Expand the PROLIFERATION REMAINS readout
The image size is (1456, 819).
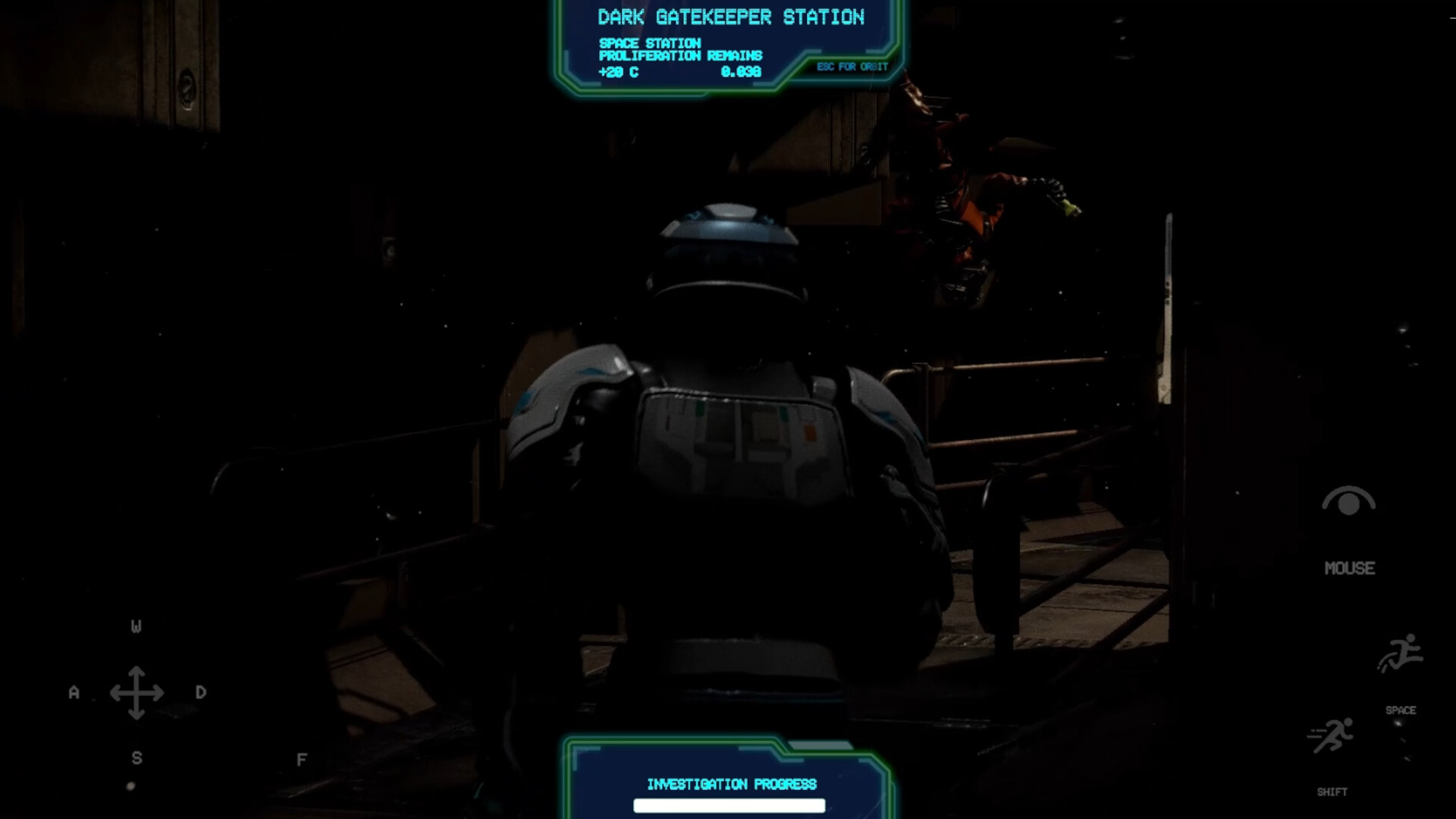[x=679, y=55]
